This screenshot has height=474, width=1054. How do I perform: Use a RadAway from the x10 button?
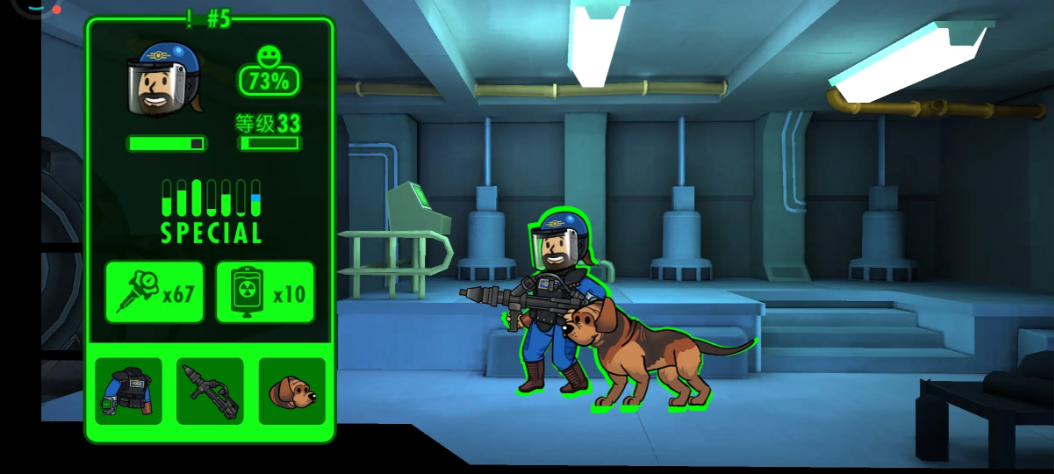(265, 293)
